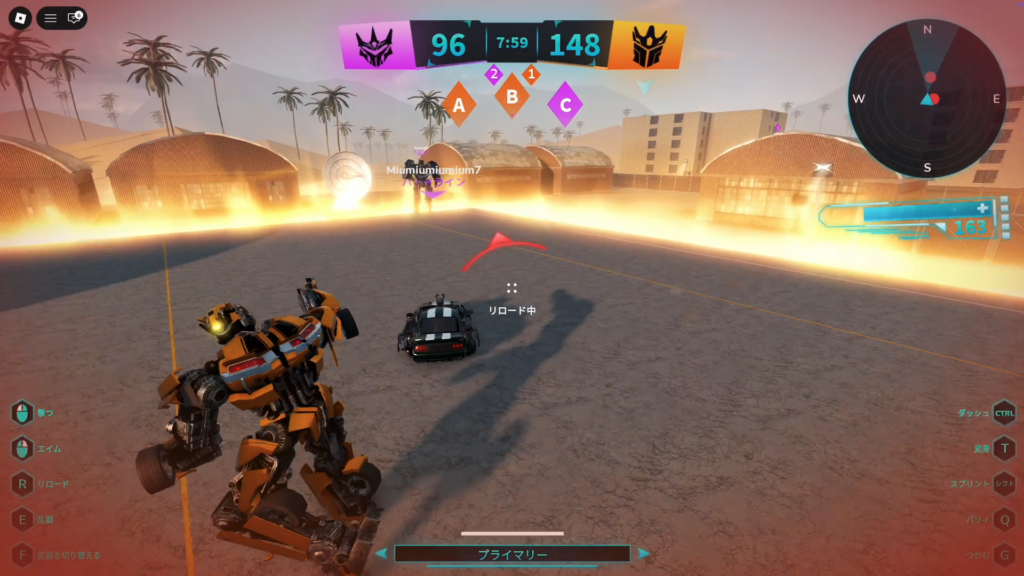Switch weapon with the right arrow
The width and height of the screenshot is (1024, 576).
pyautogui.click(x=644, y=553)
